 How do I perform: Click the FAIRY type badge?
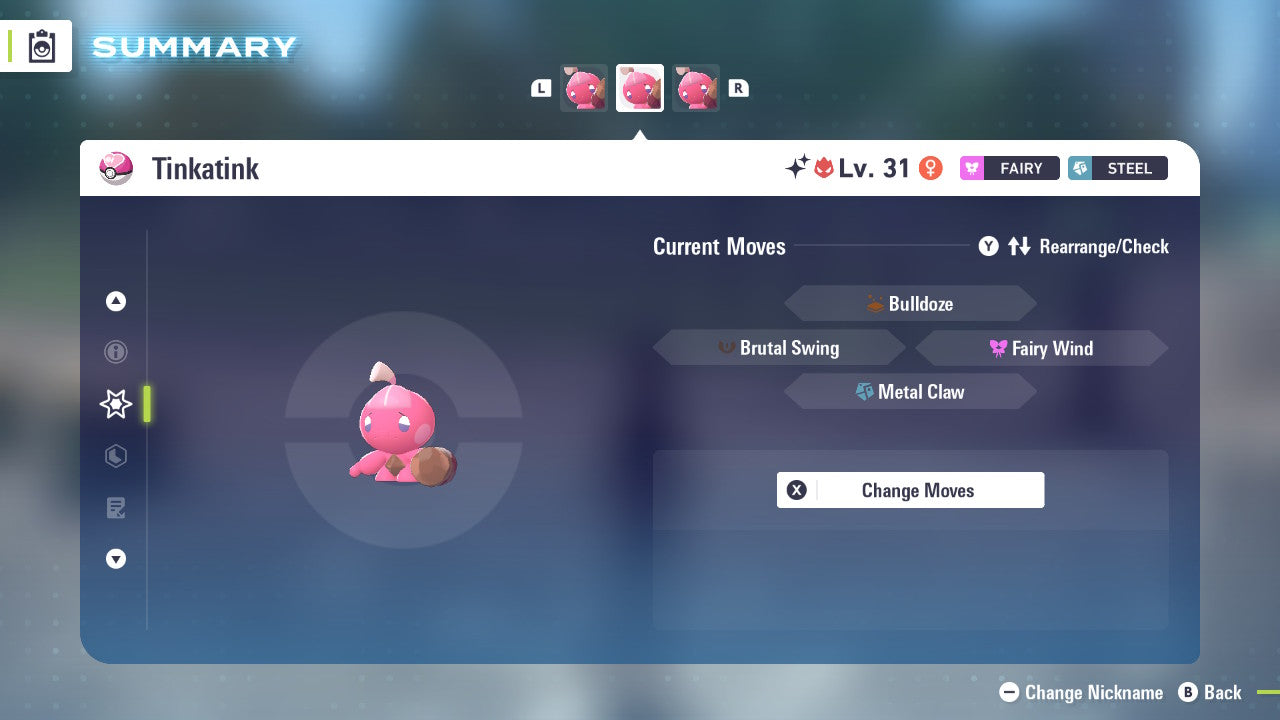coord(1009,168)
